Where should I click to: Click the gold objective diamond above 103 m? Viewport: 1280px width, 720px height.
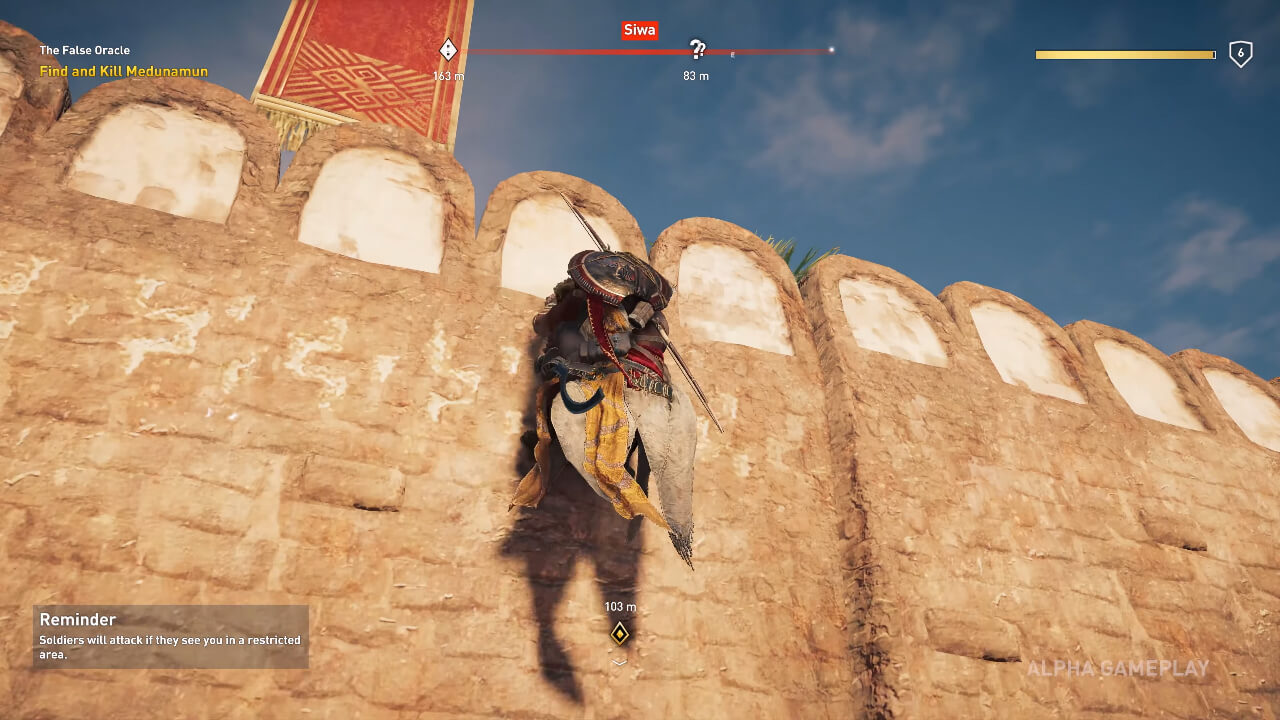point(619,632)
